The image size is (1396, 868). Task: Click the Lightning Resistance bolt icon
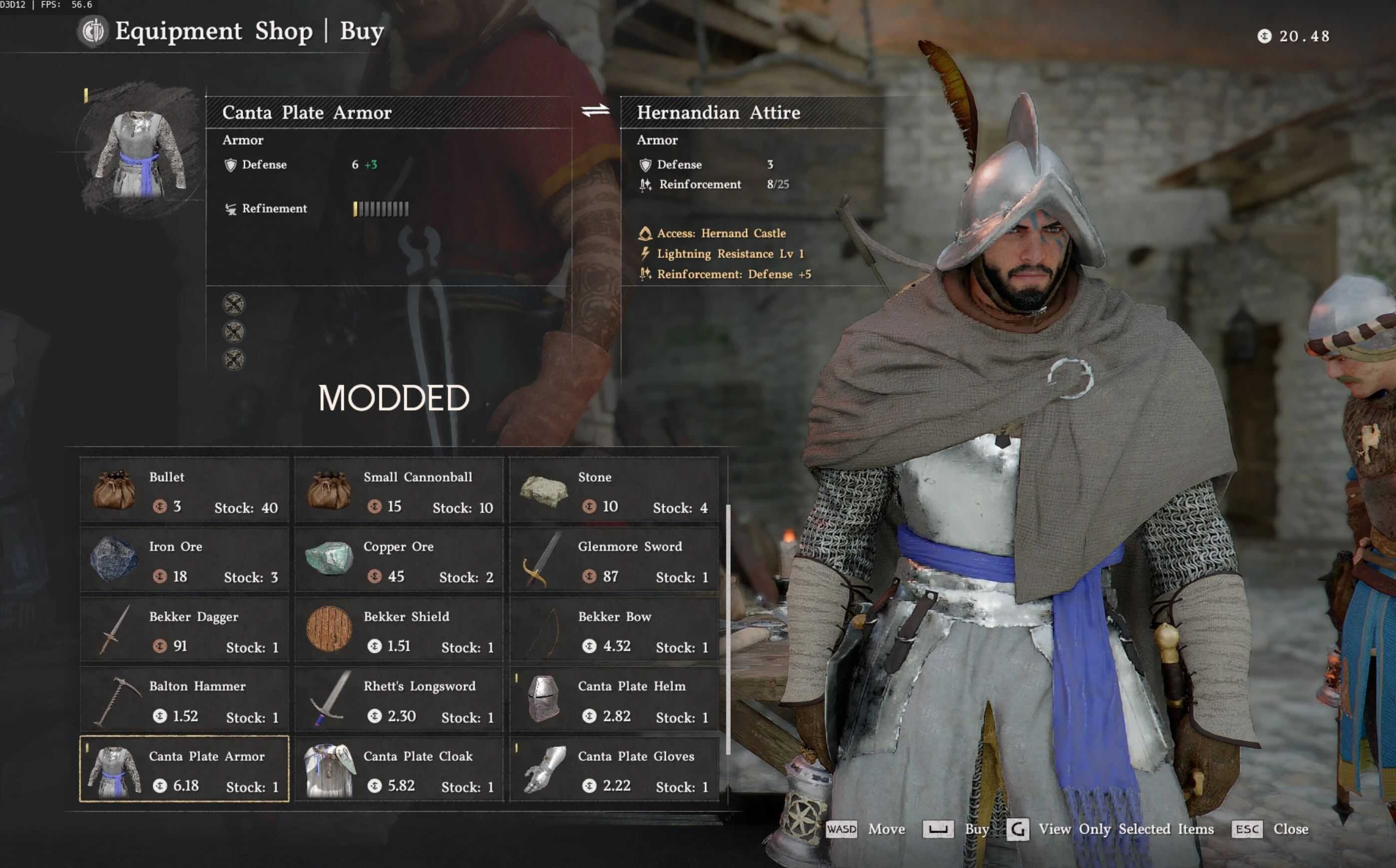pyautogui.click(x=644, y=253)
